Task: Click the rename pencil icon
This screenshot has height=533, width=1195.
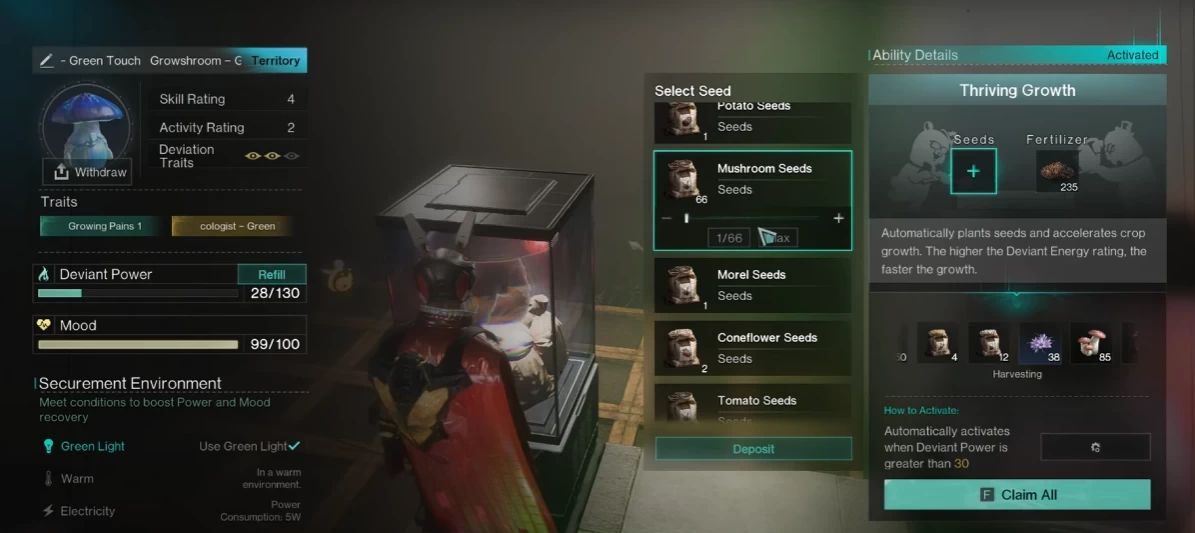Action: tap(46, 61)
